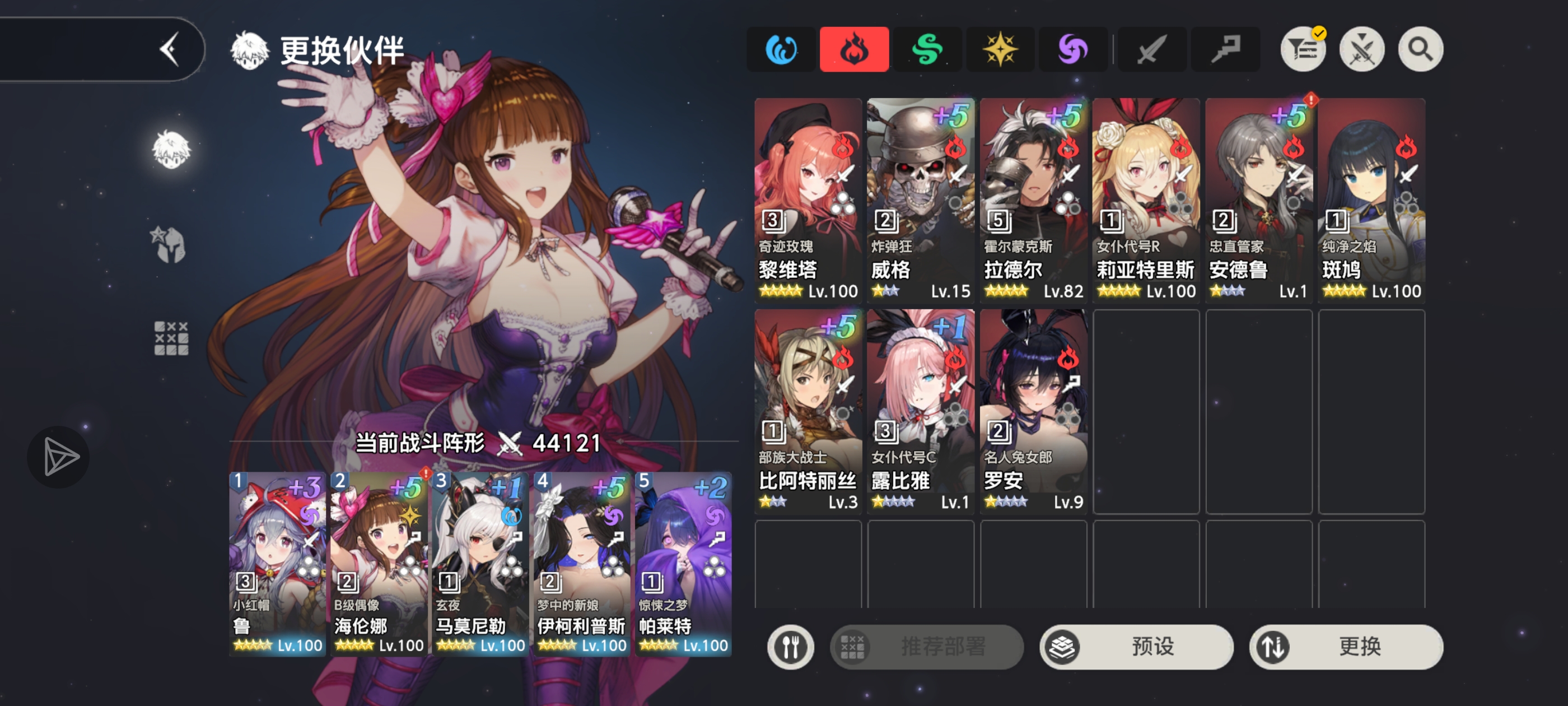Image resolution: width=1568 pixels, height=706 pixels.
Task: Enable the yellow light element filter
Action: click(1000, 49)
